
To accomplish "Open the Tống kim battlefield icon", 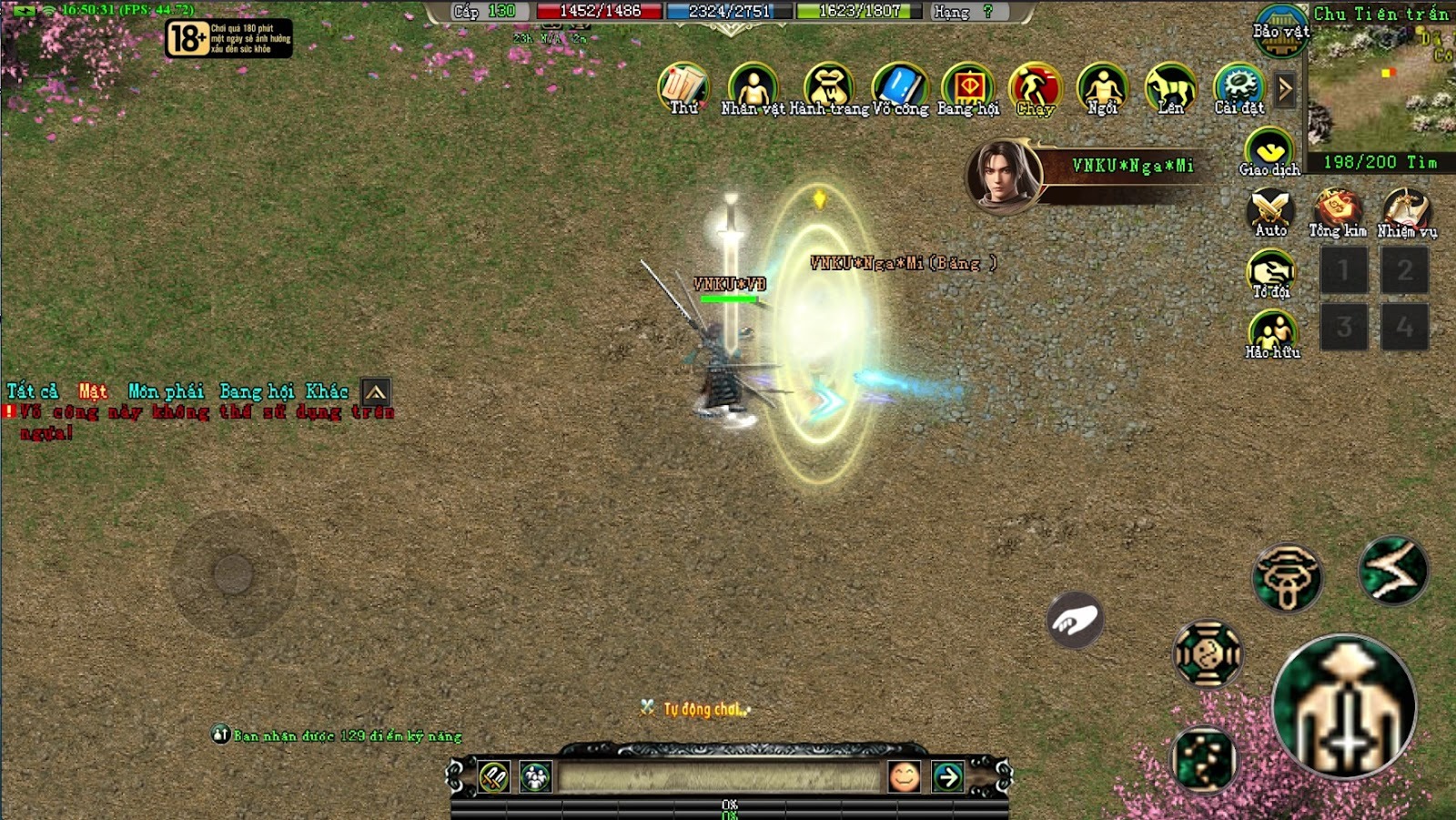I will click(1337, 211).
